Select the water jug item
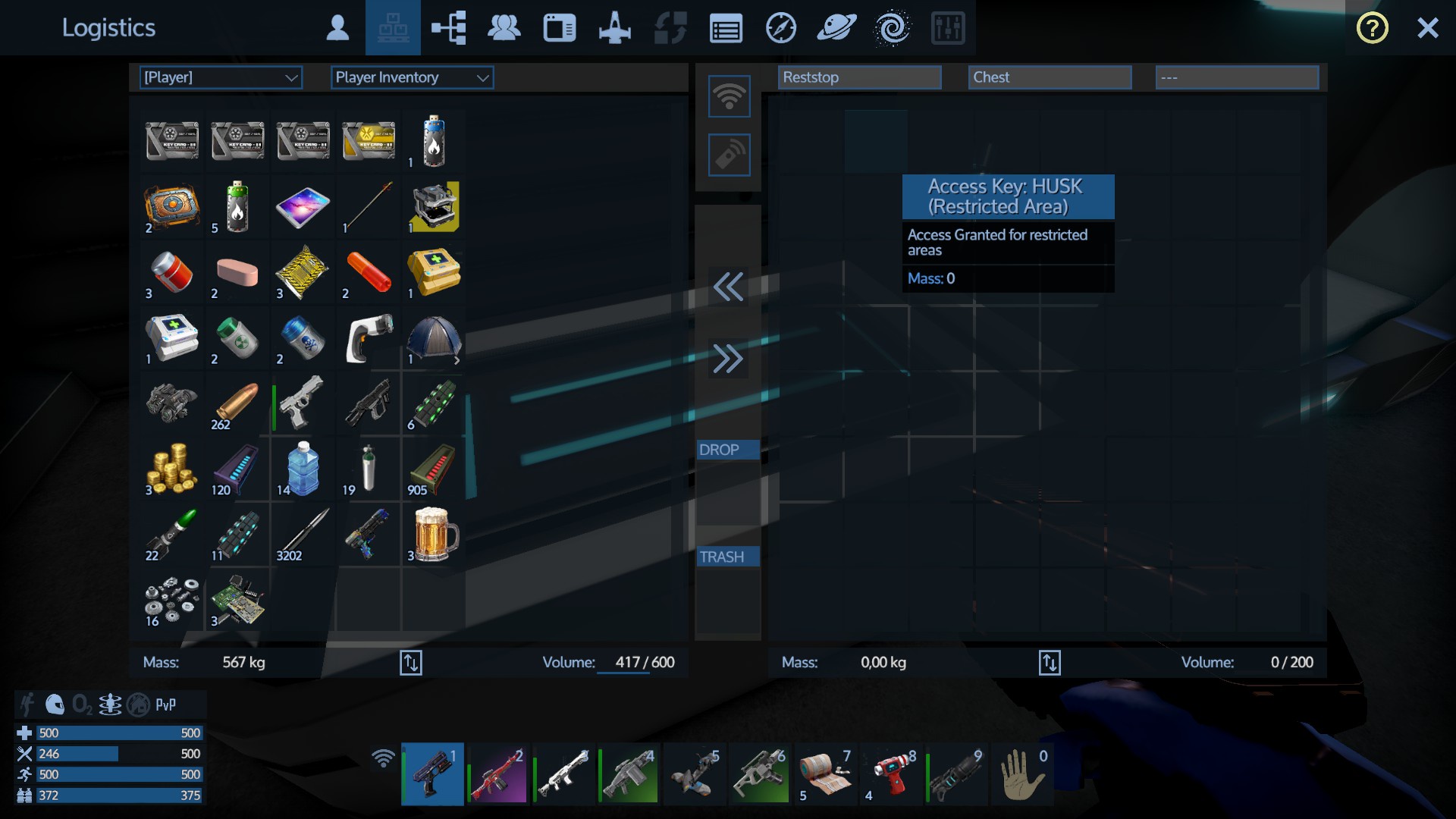The image size is (1456, 819). click(x=303, y=469)
